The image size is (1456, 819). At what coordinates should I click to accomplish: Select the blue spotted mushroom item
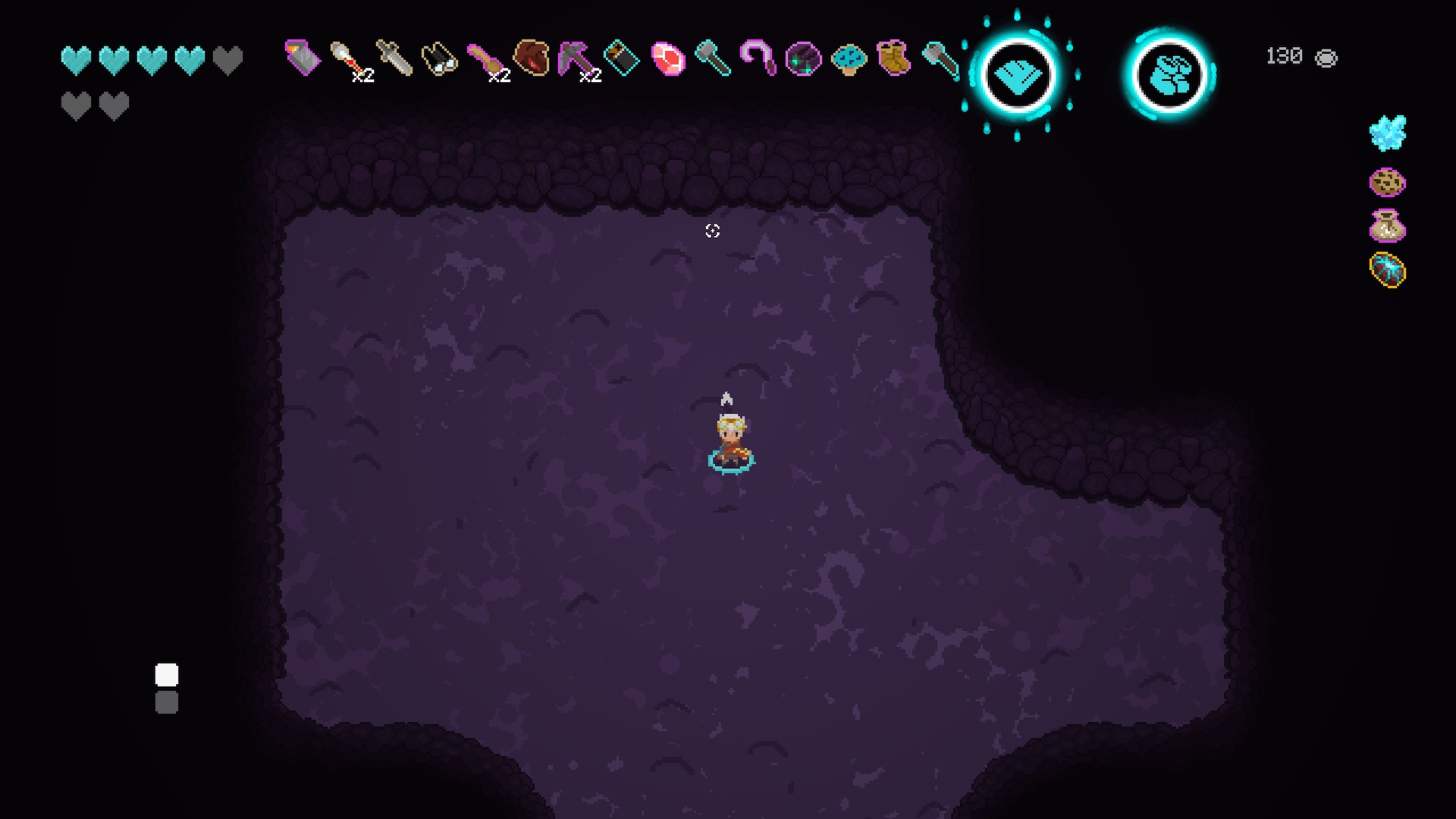[849, 58]
